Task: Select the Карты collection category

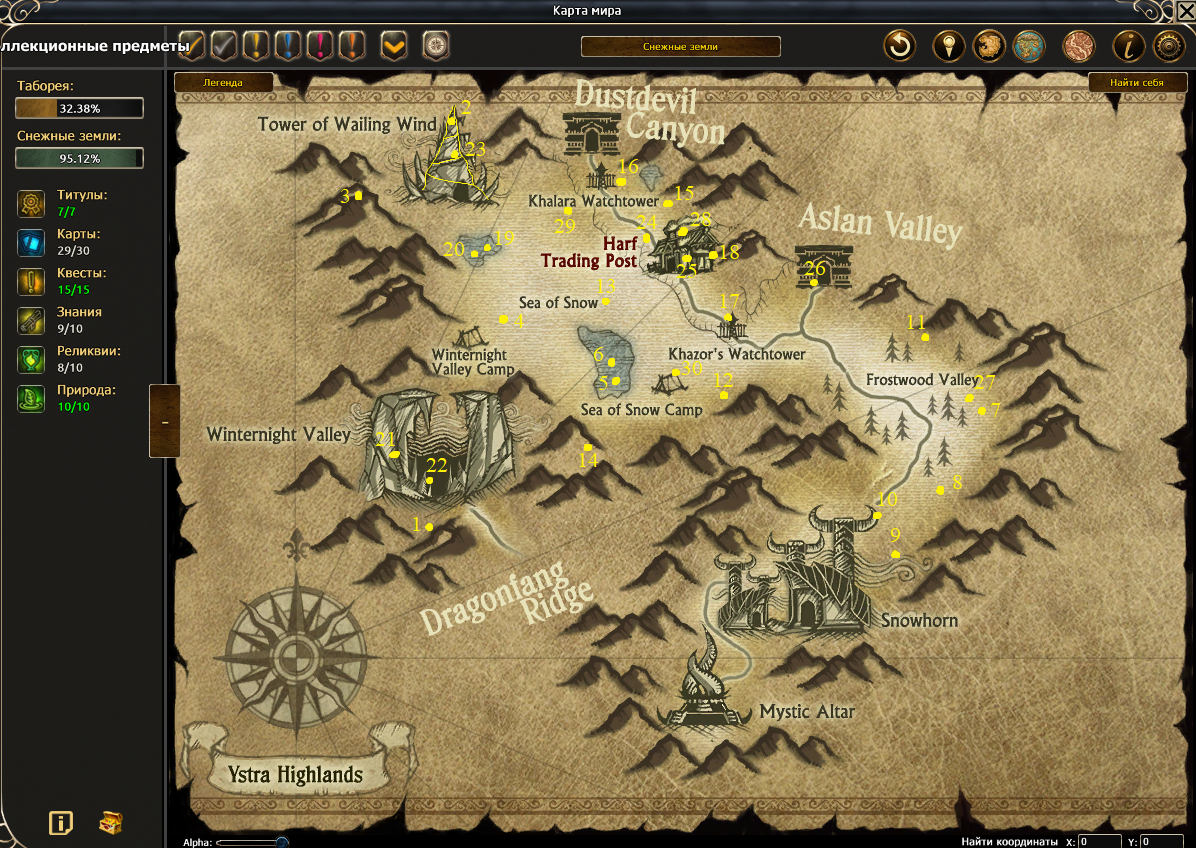Action: point(31,243)
